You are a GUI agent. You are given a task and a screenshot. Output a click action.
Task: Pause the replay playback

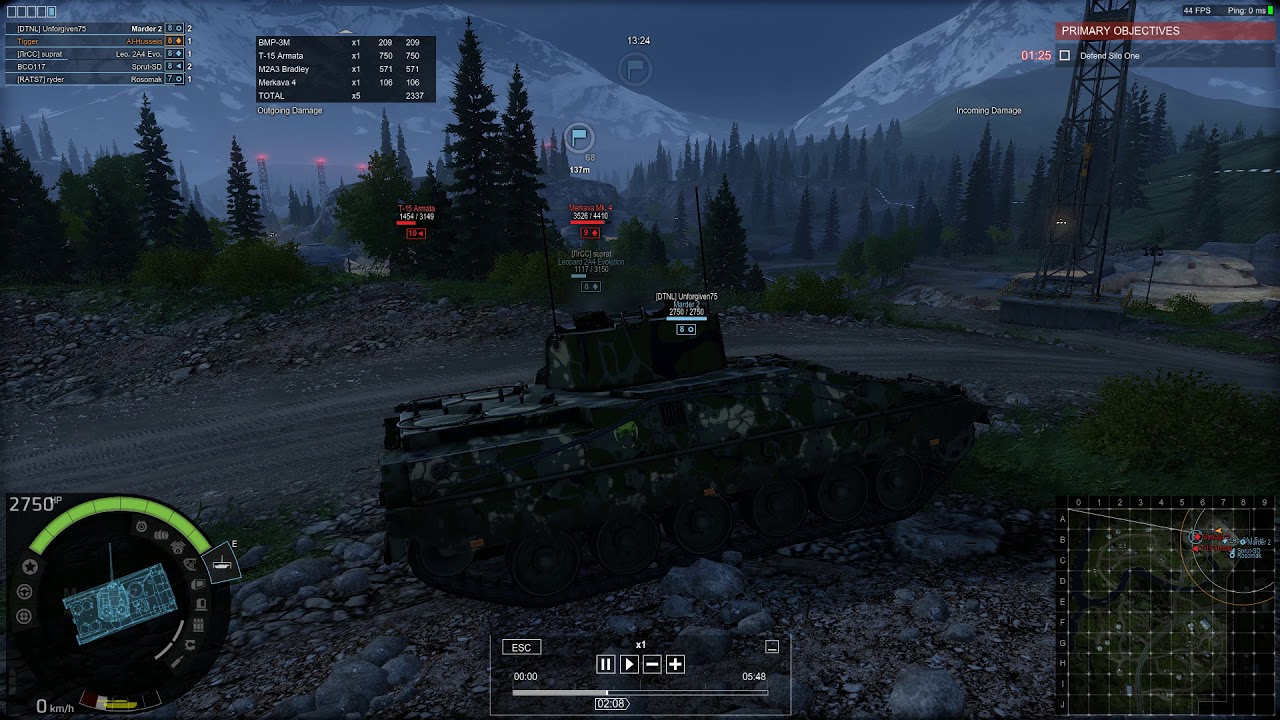pyautogui.click(x=605, y=664)
